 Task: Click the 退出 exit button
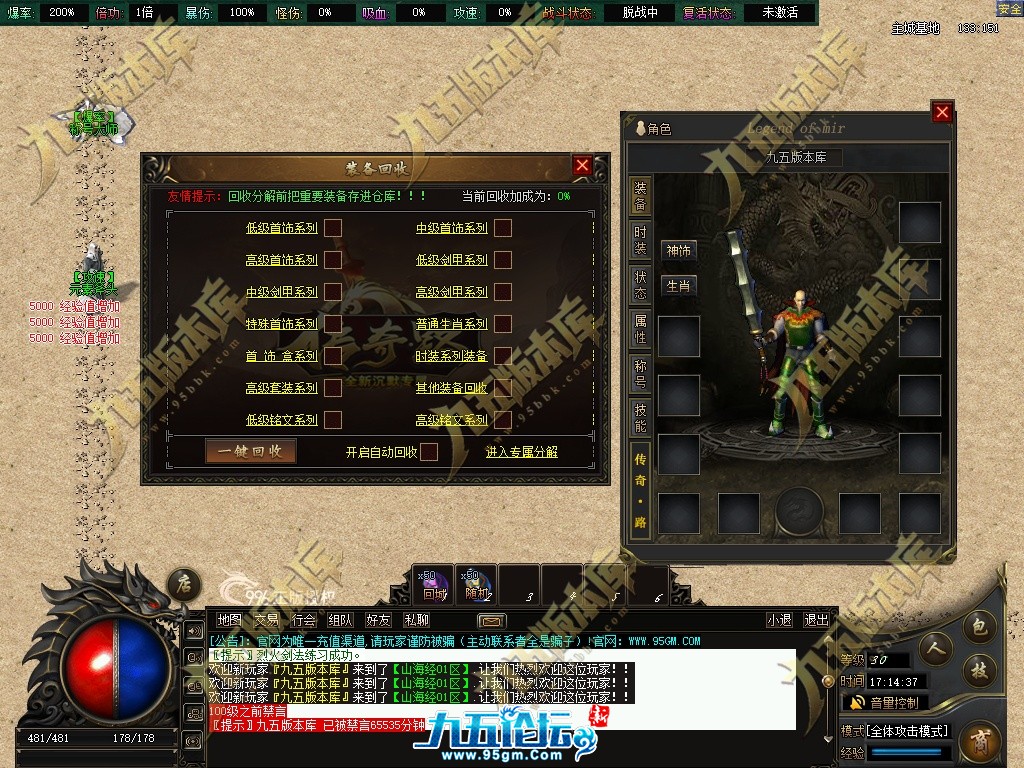click(816, 621)
